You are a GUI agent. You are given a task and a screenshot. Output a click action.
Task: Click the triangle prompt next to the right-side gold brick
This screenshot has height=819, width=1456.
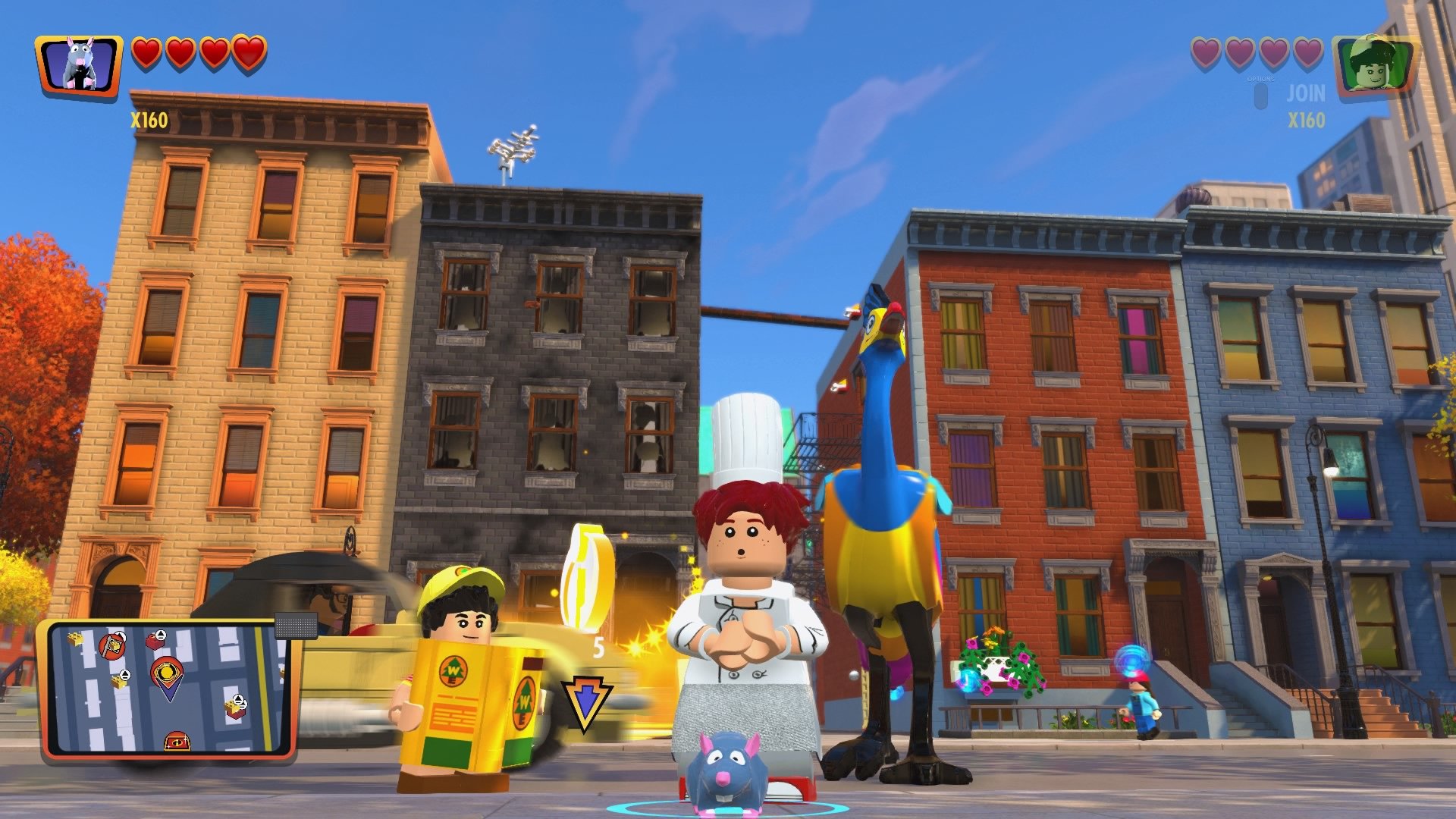coord(238,699)
